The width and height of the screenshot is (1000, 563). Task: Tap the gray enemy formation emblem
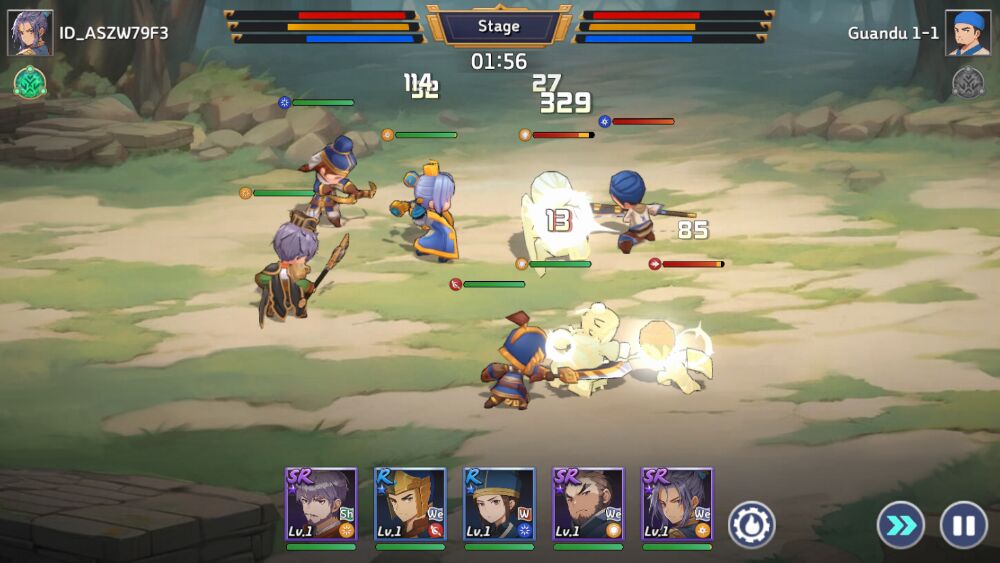tap(968, 82)
